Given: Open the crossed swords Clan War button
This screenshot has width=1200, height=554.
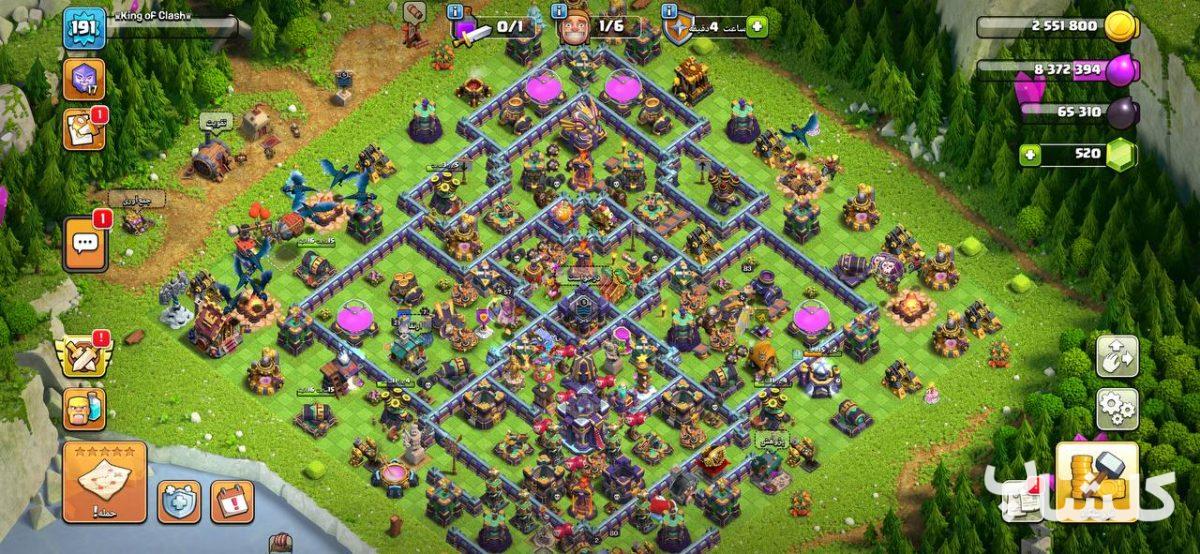Looking at the screenshot, I should click(85, 355).
